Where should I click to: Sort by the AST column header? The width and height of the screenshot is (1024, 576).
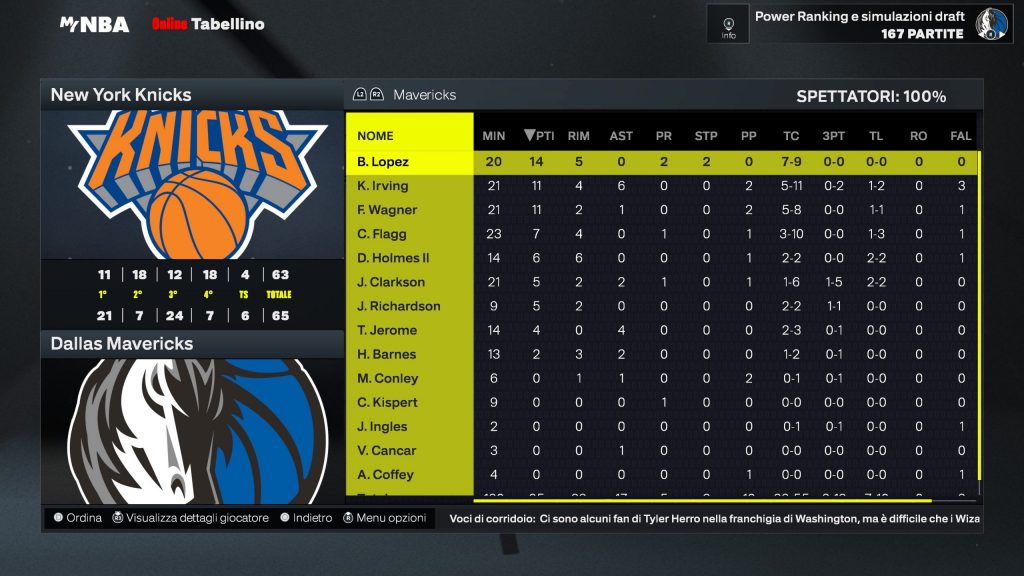click(x=621, y=136)
